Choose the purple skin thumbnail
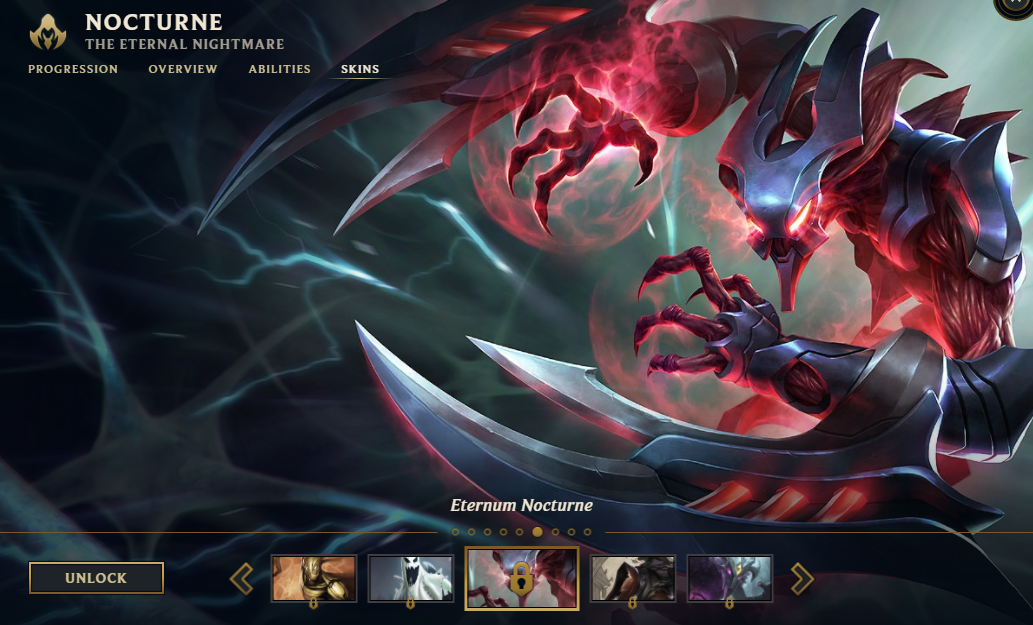This screenshot has width=1033, height=625. tap(729, 578)
